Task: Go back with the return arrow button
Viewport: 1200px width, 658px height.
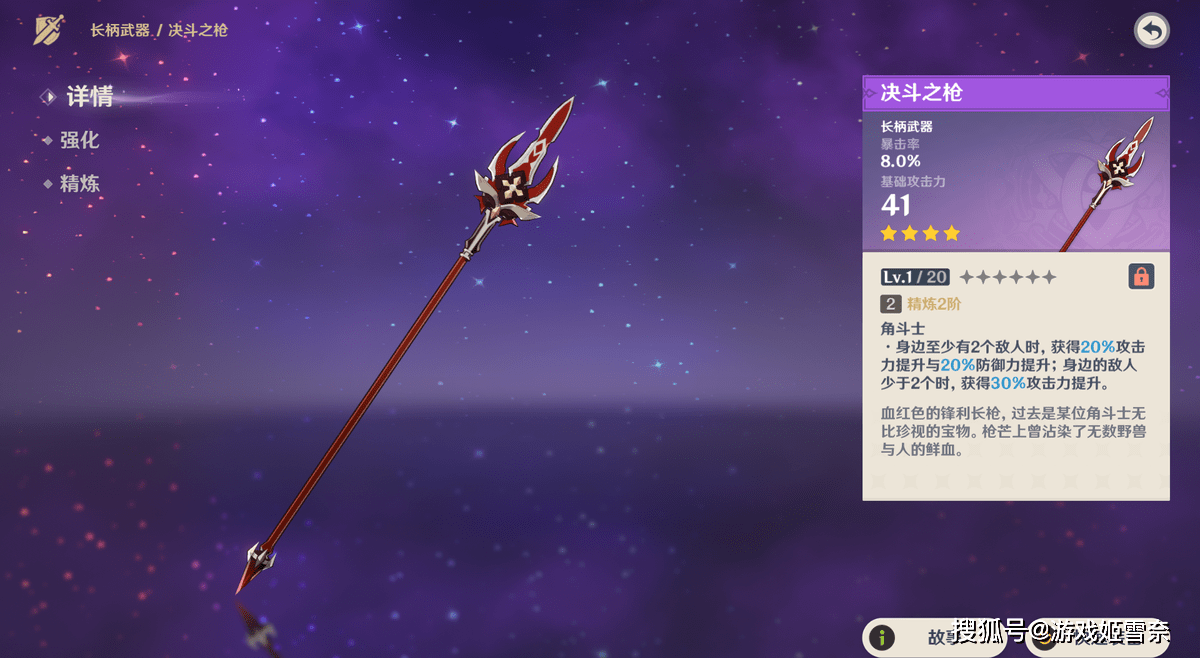Action: coord(1151,31)
